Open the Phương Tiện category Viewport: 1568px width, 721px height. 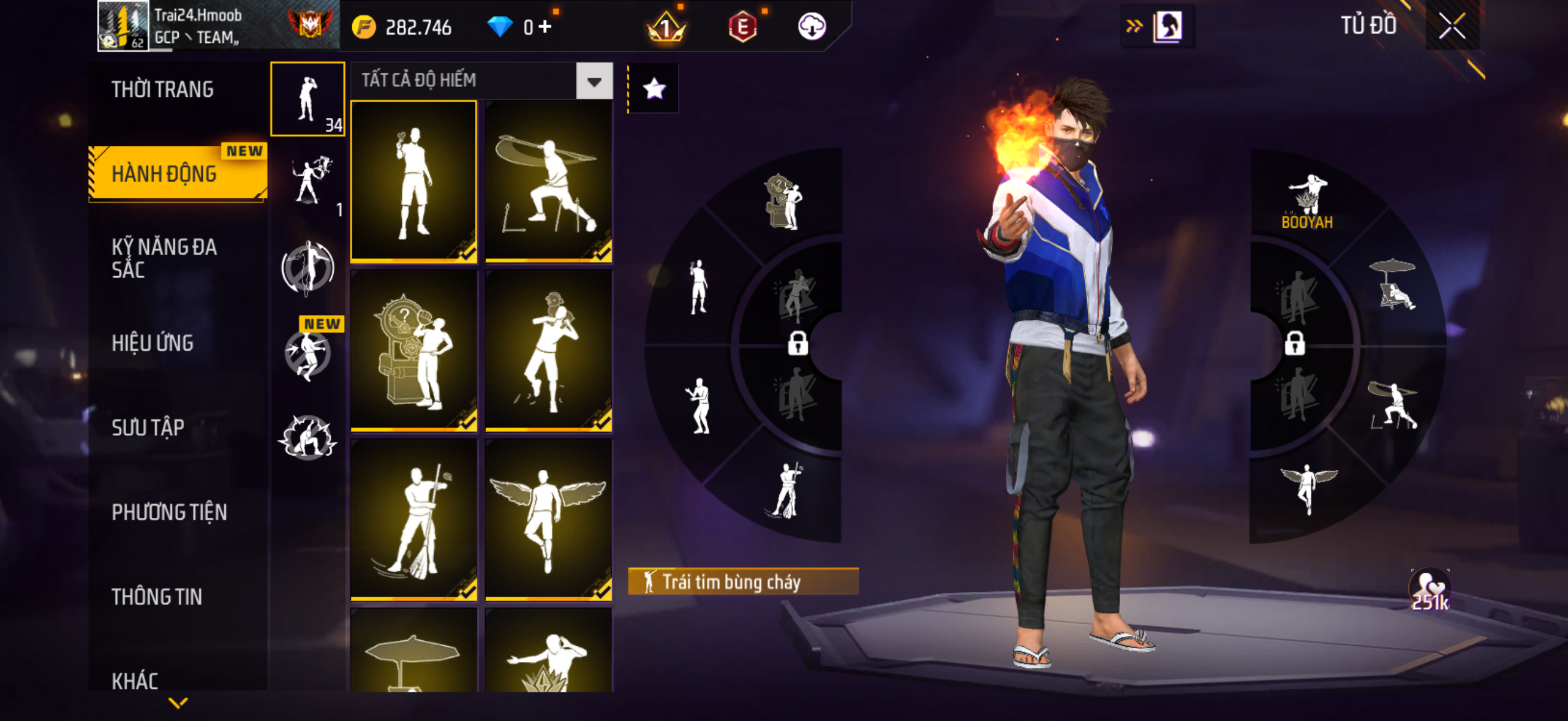click(169, 512)
